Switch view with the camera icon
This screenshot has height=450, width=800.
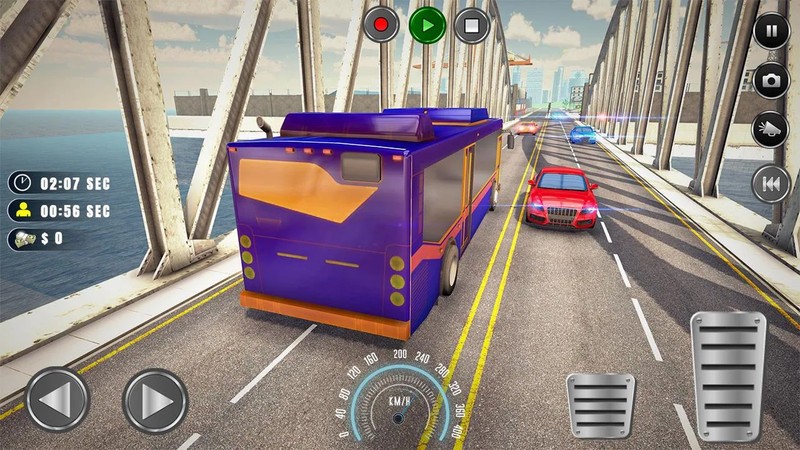tap(771, 80)
